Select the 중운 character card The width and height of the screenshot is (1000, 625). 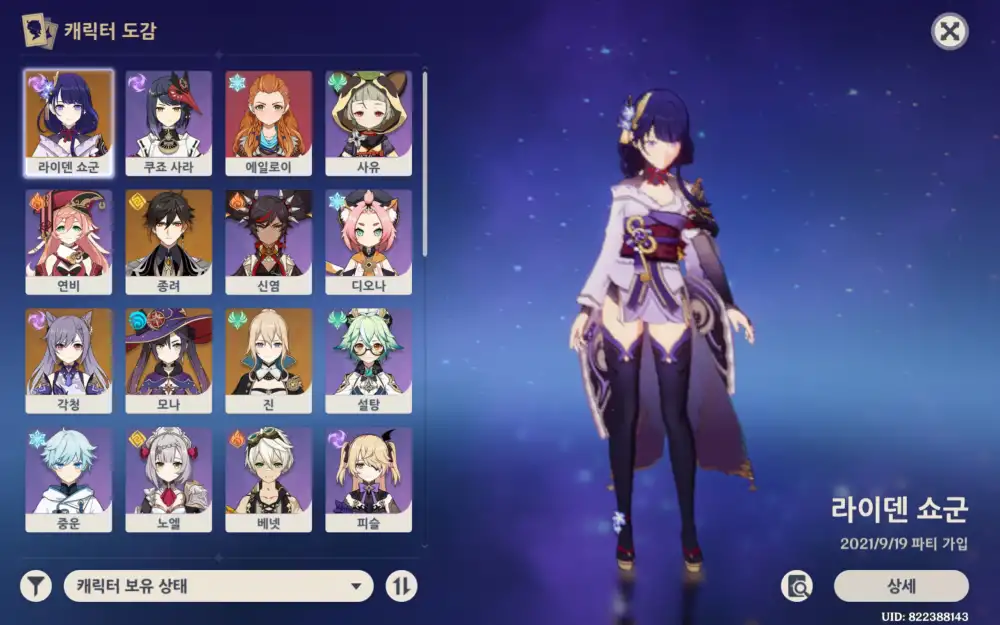(69, 479)
